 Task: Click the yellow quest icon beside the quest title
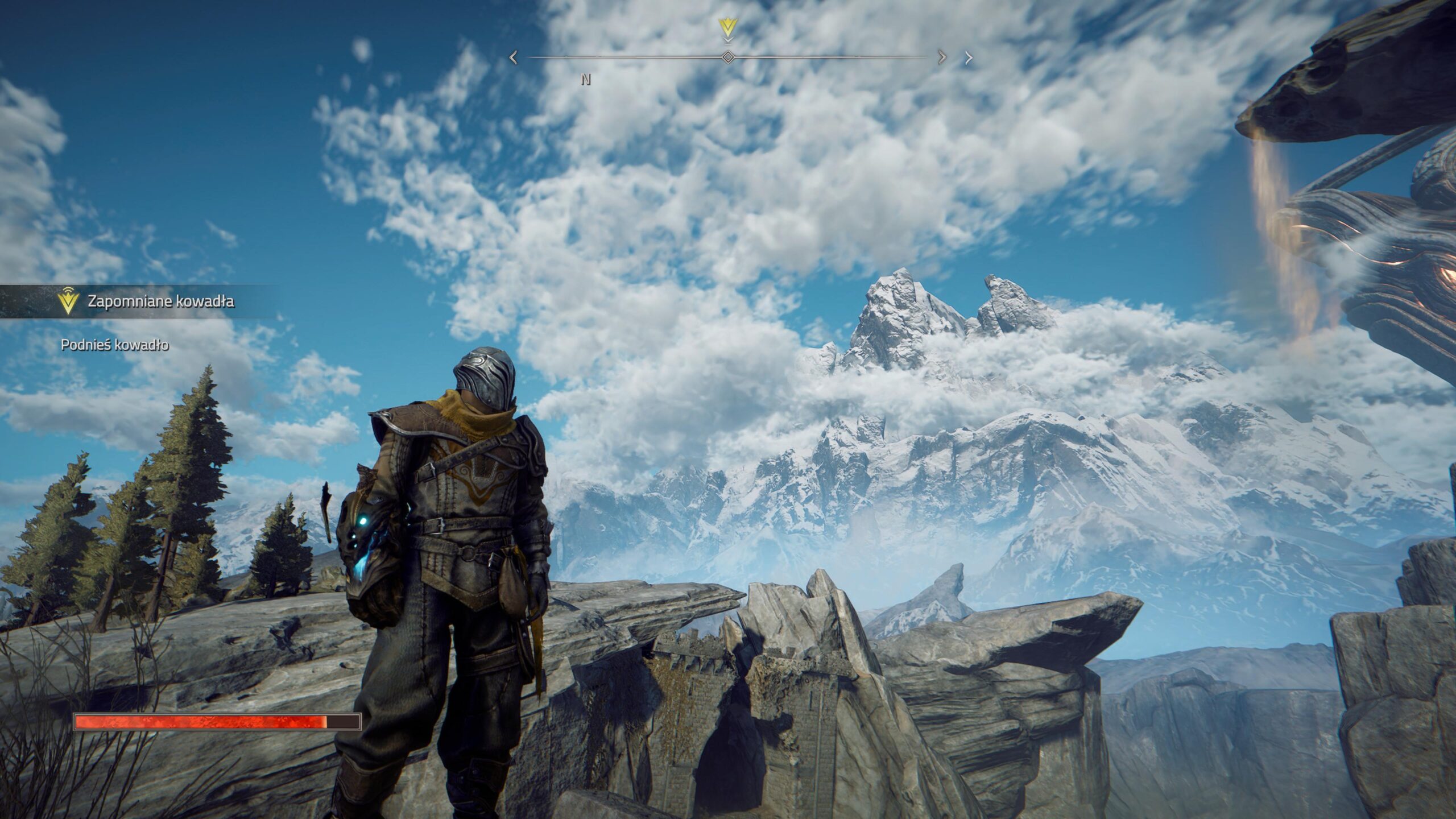click(68, 302)
